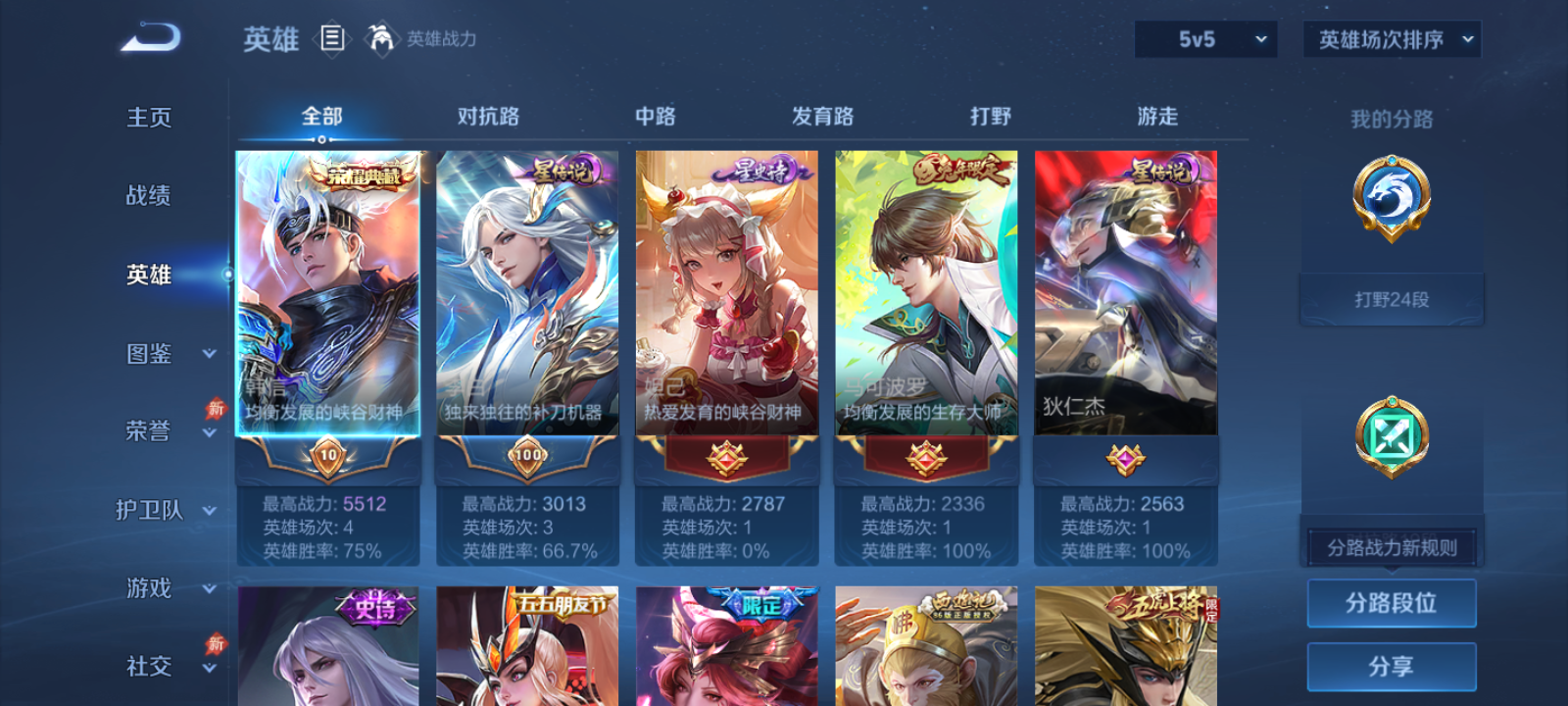Open the 5v5 game mode dropdown

click(x=1204, y=39)
